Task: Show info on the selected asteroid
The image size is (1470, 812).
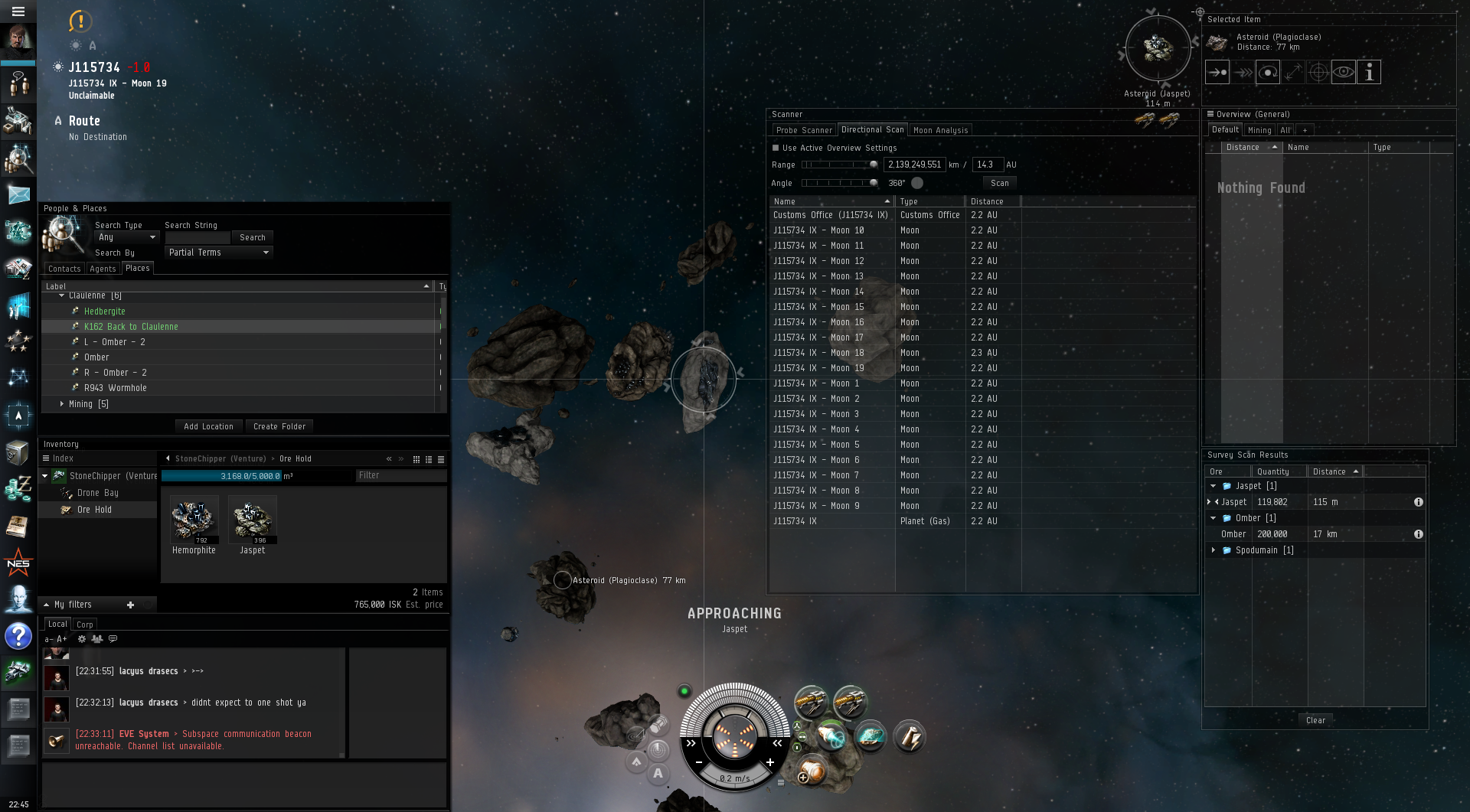Action: [x=1369, y=72]
